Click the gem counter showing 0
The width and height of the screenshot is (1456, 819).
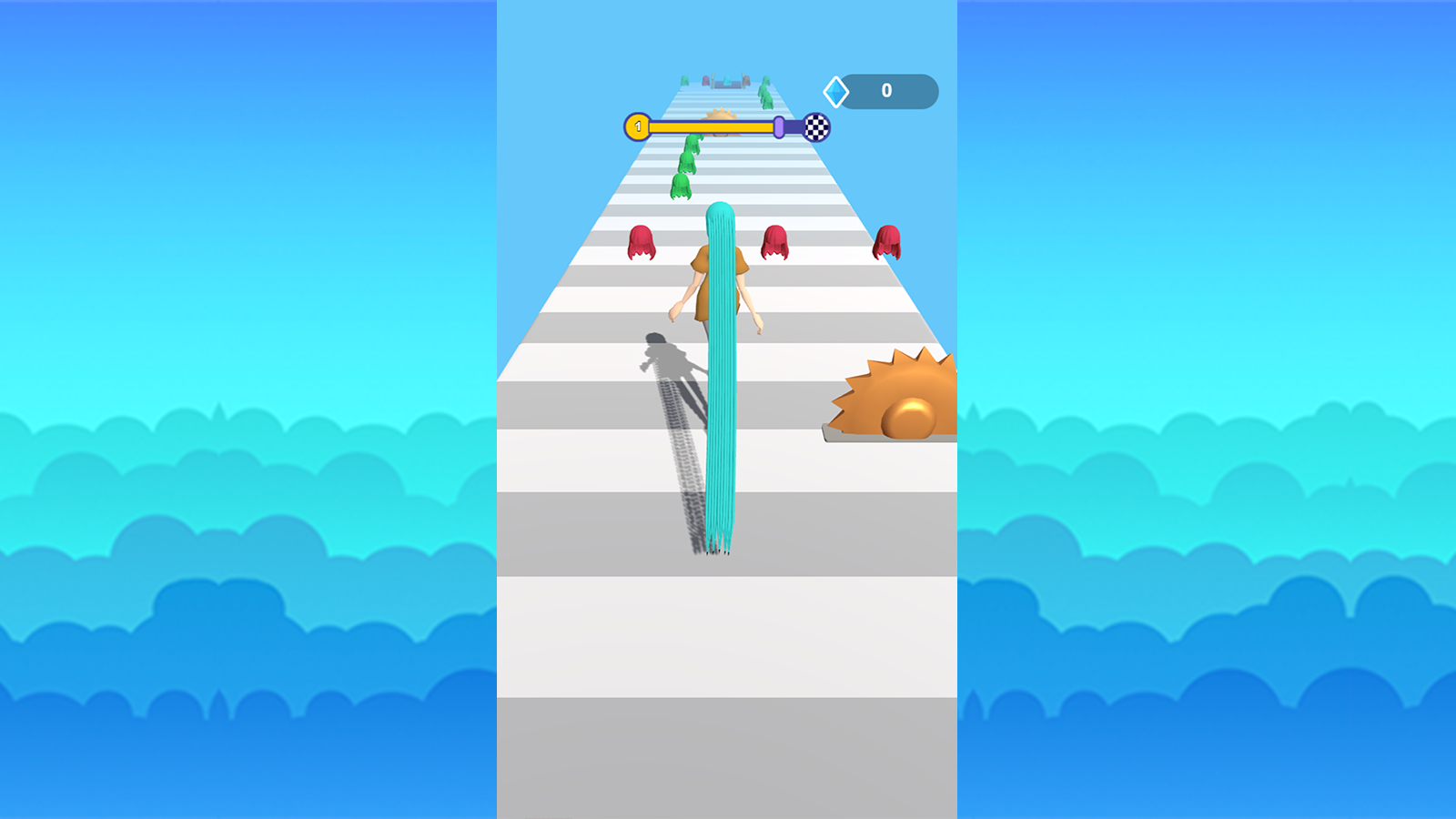point(886,89)
